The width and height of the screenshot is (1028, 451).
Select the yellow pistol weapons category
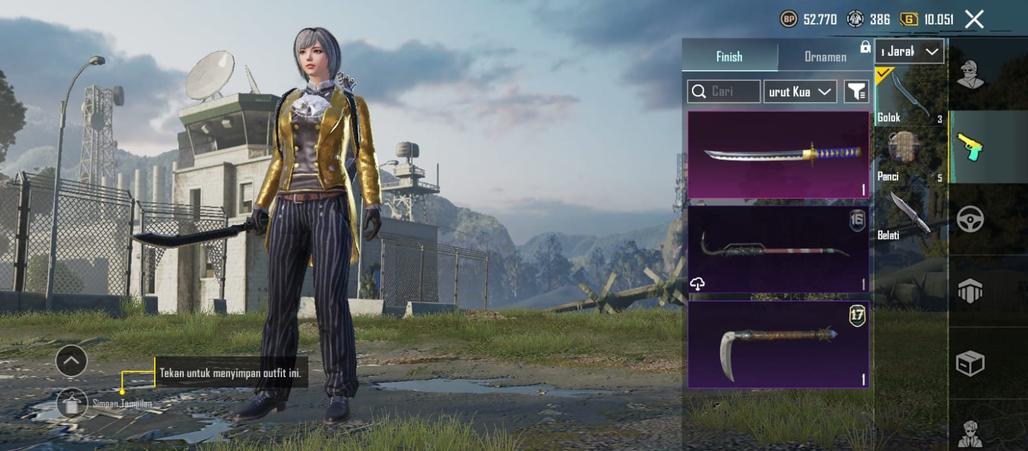969,147
